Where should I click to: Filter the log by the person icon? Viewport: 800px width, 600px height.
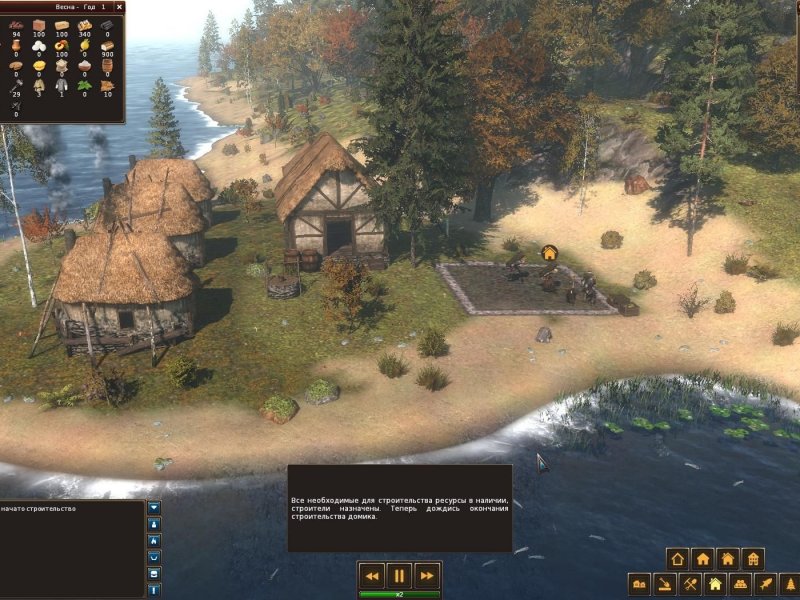(154, 524)
